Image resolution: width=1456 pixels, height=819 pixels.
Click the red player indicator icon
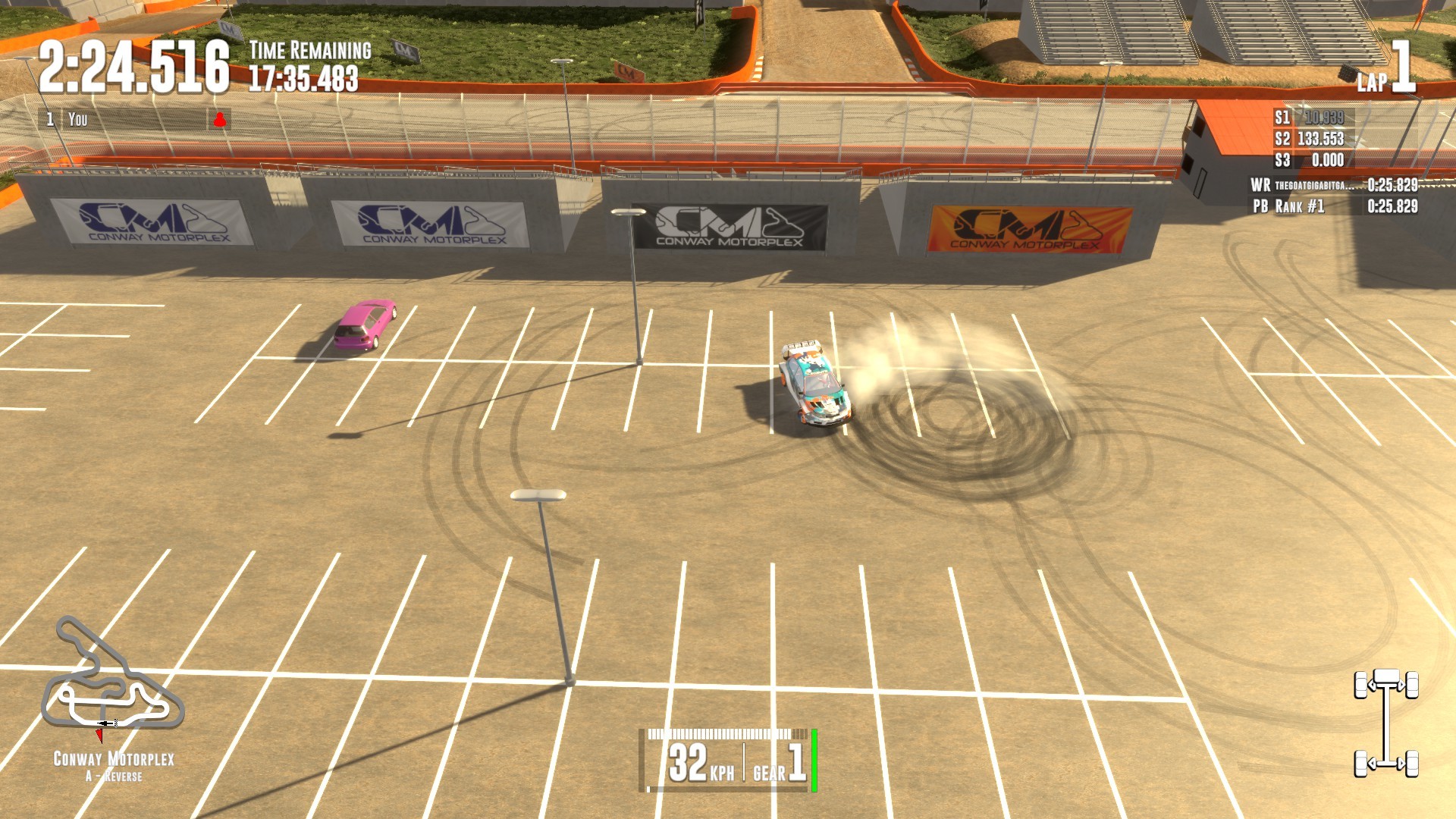pyautogui.click(x=219, y=119)
